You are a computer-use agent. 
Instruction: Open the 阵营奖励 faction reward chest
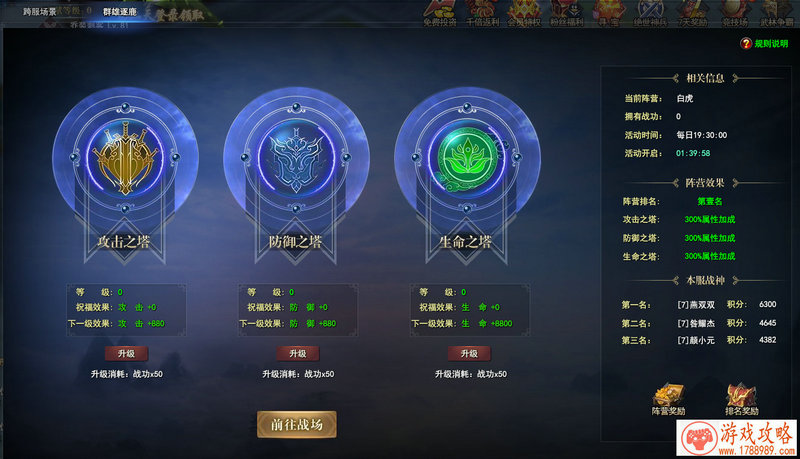click(669, 399)
